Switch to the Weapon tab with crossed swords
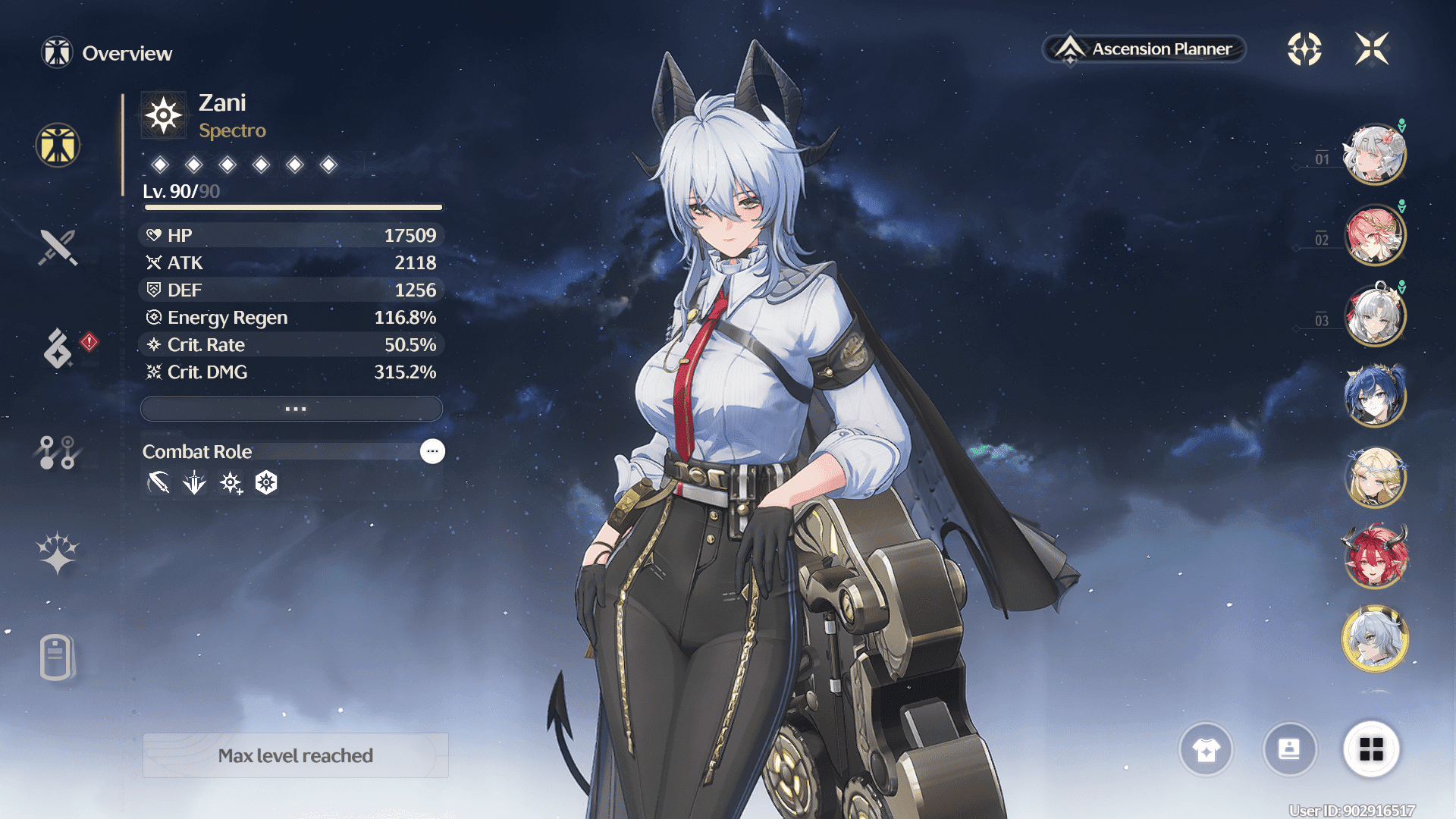This screenshot has height=819, width=1456. 58,247
